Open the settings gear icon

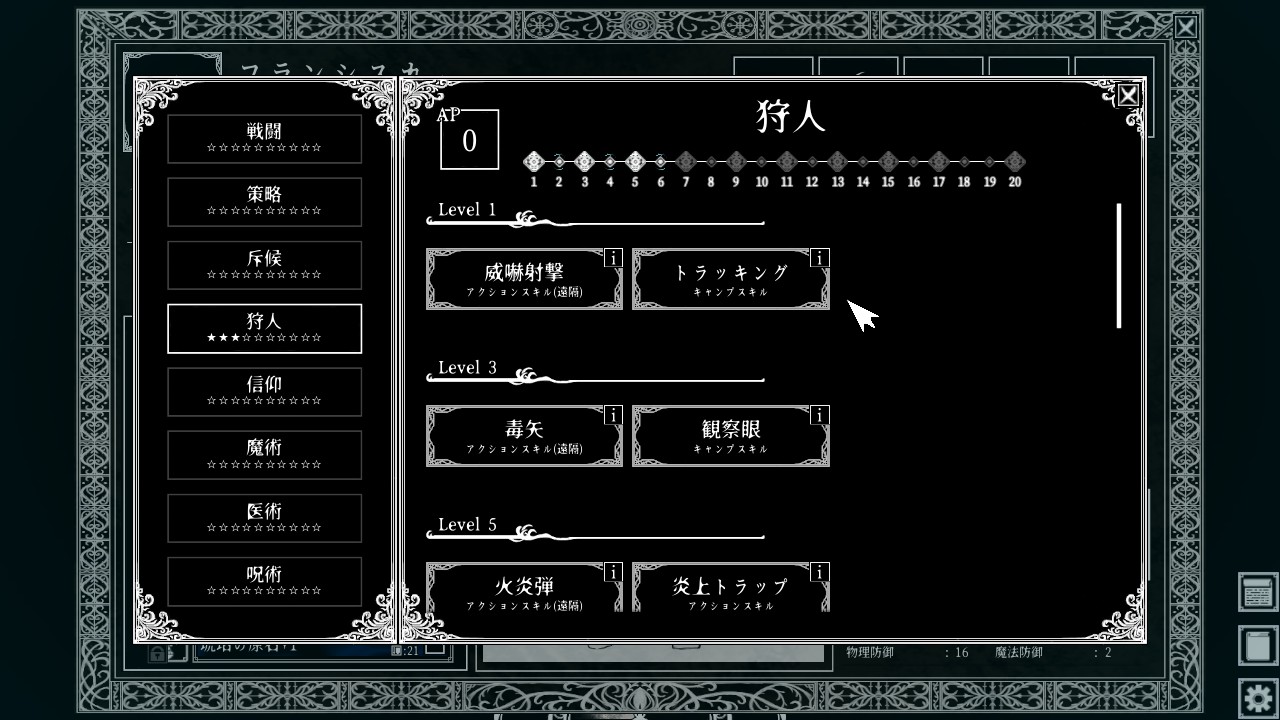point(1258,696)
